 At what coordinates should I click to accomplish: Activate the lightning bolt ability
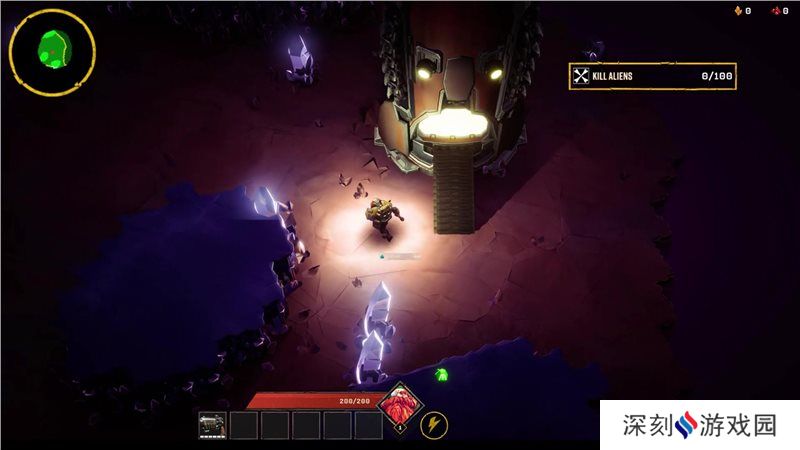pyautogui.click(x=433, y=425)
